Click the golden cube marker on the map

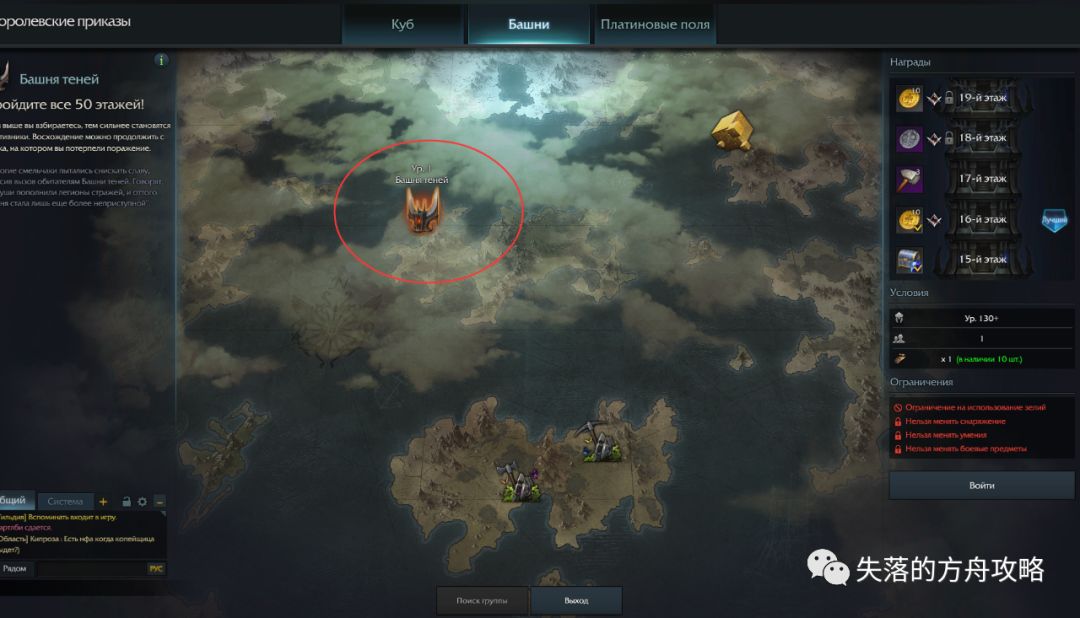tap(733, 130)
